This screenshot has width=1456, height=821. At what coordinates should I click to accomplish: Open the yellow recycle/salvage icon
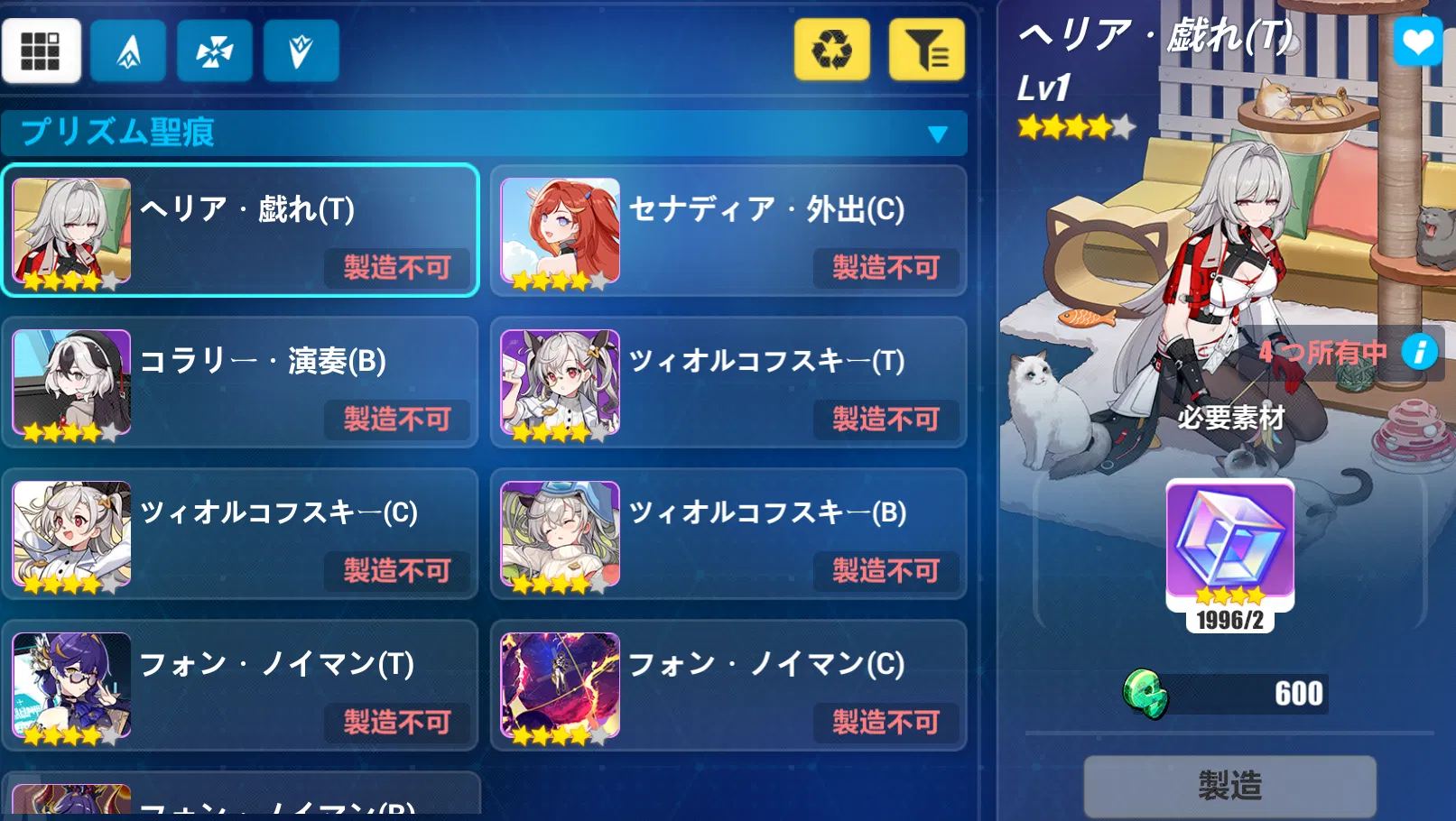[831, 51]
